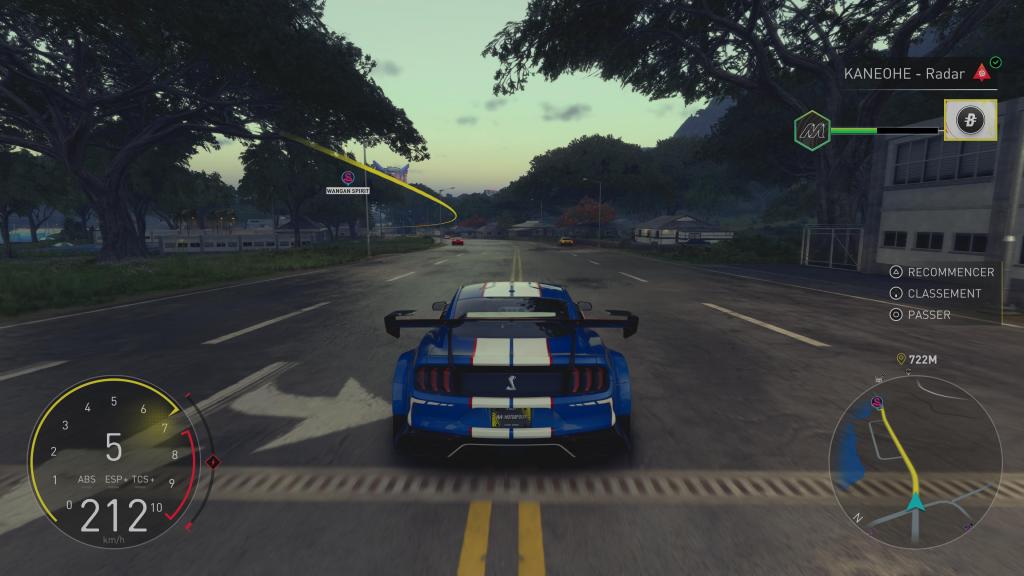Screen dimensions: 1024x576
Task: Select the hexagonal M emblem icon
Action: 812,130
